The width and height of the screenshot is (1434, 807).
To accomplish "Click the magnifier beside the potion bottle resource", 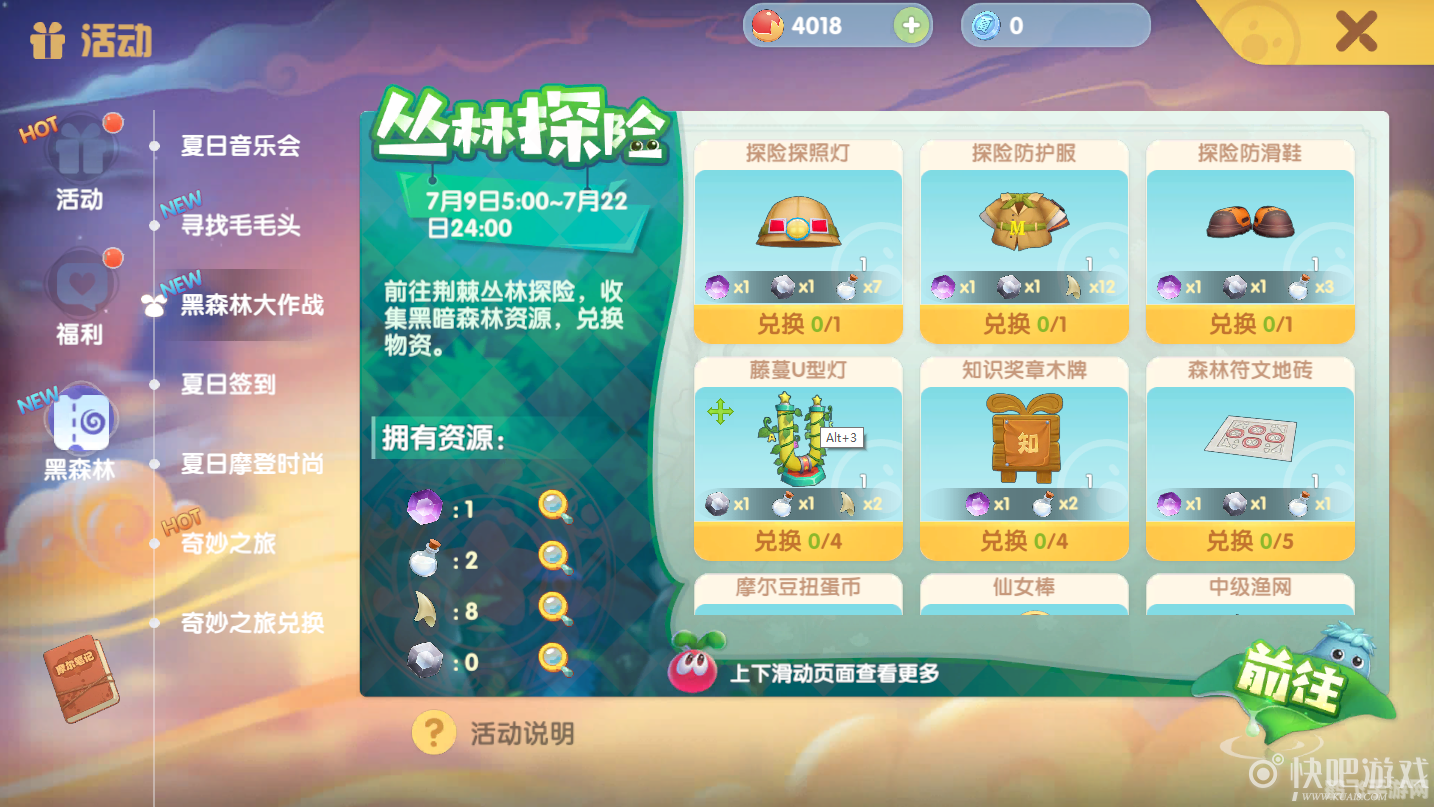I will (557, 559).
